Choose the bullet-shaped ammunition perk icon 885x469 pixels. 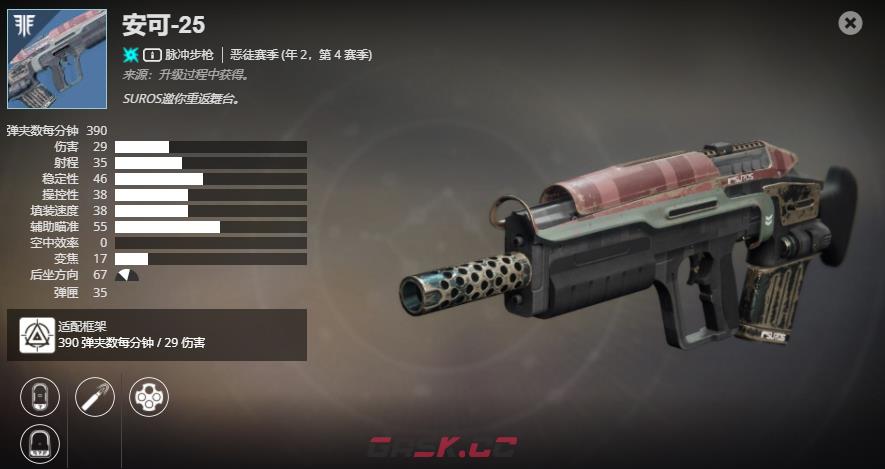click(x=94, y=397)
